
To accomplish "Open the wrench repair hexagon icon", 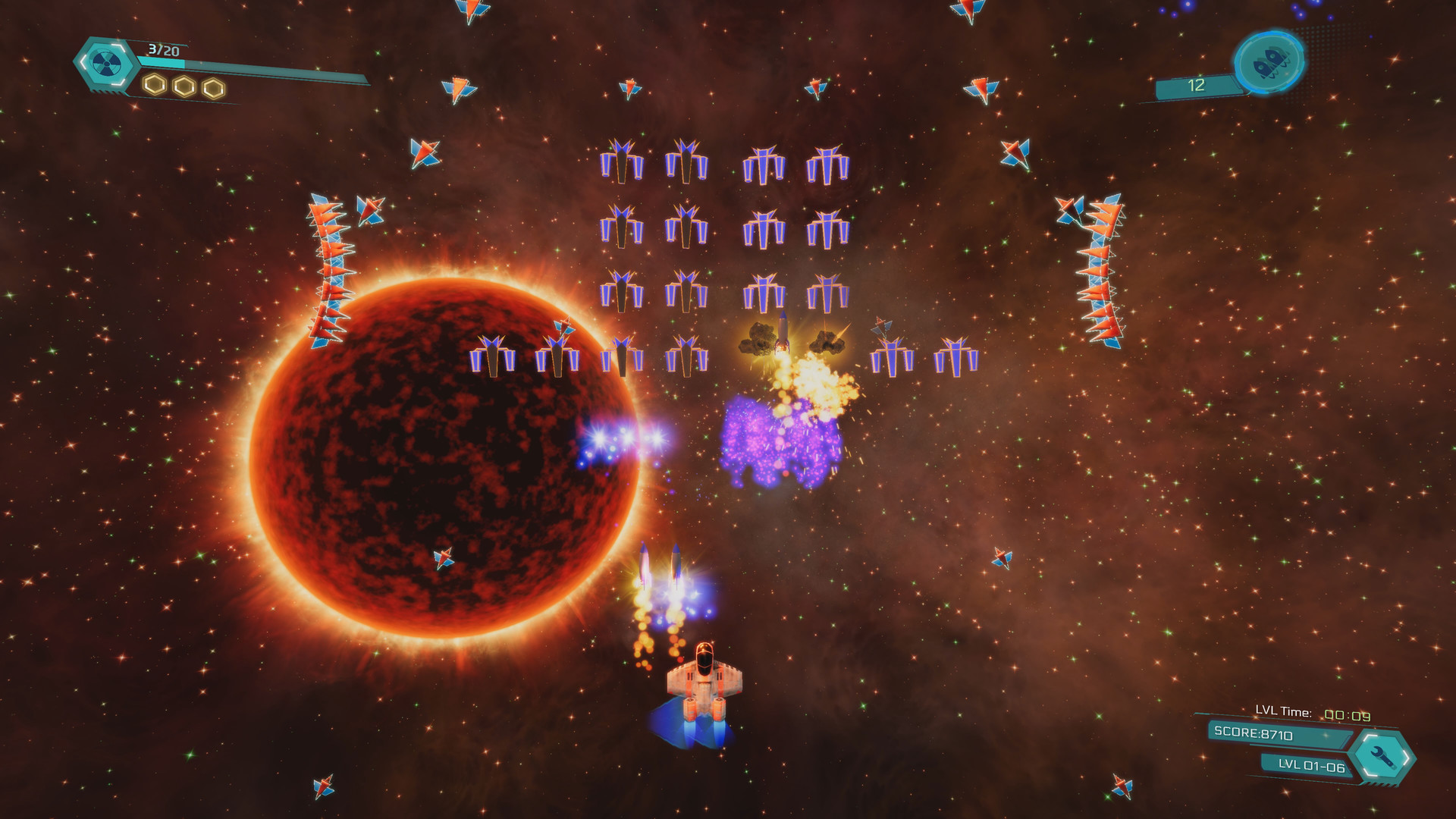I will (1385, 755).
